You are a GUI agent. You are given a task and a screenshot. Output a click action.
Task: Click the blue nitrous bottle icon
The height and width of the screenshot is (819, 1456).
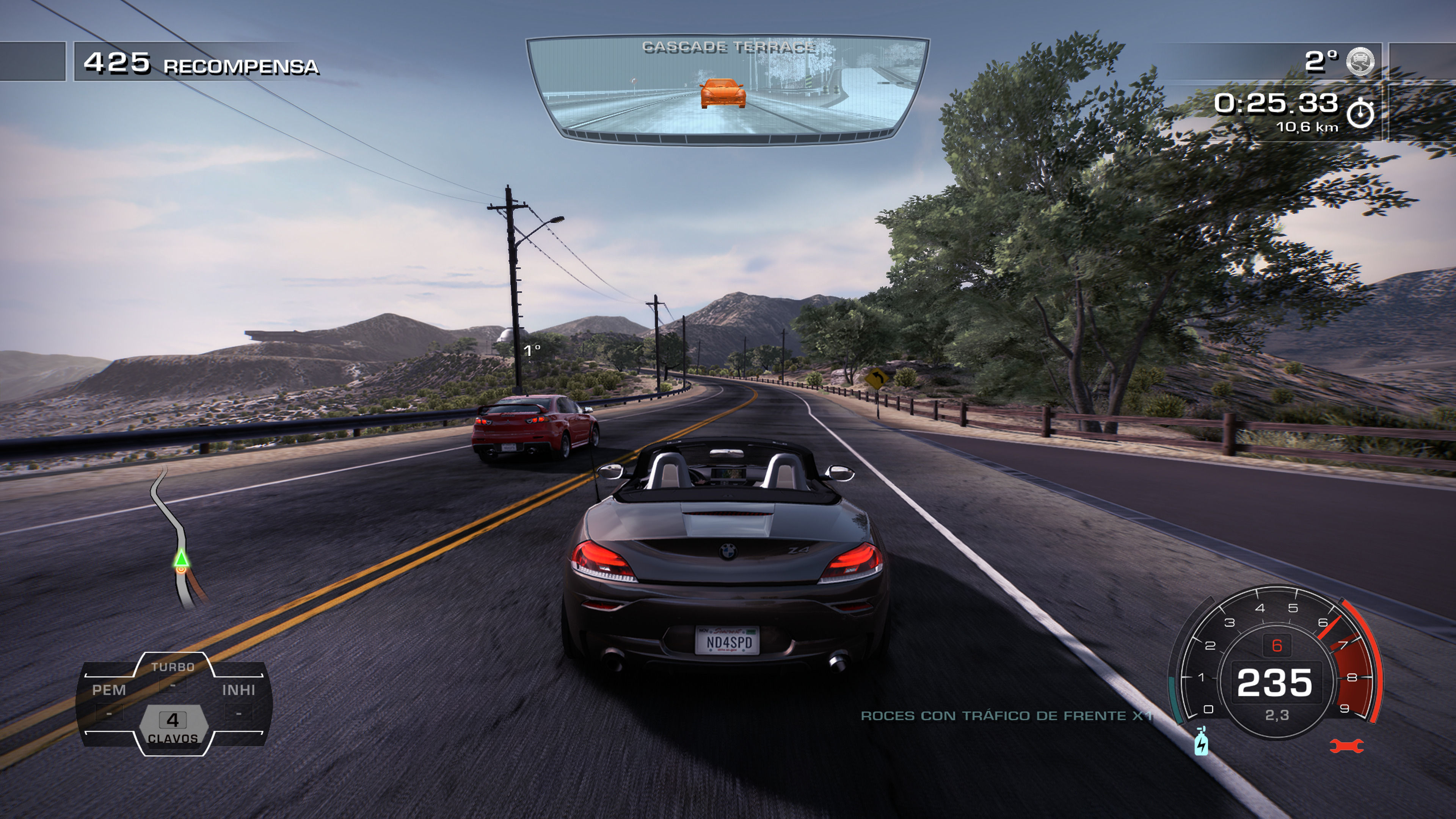[1200, 742]
